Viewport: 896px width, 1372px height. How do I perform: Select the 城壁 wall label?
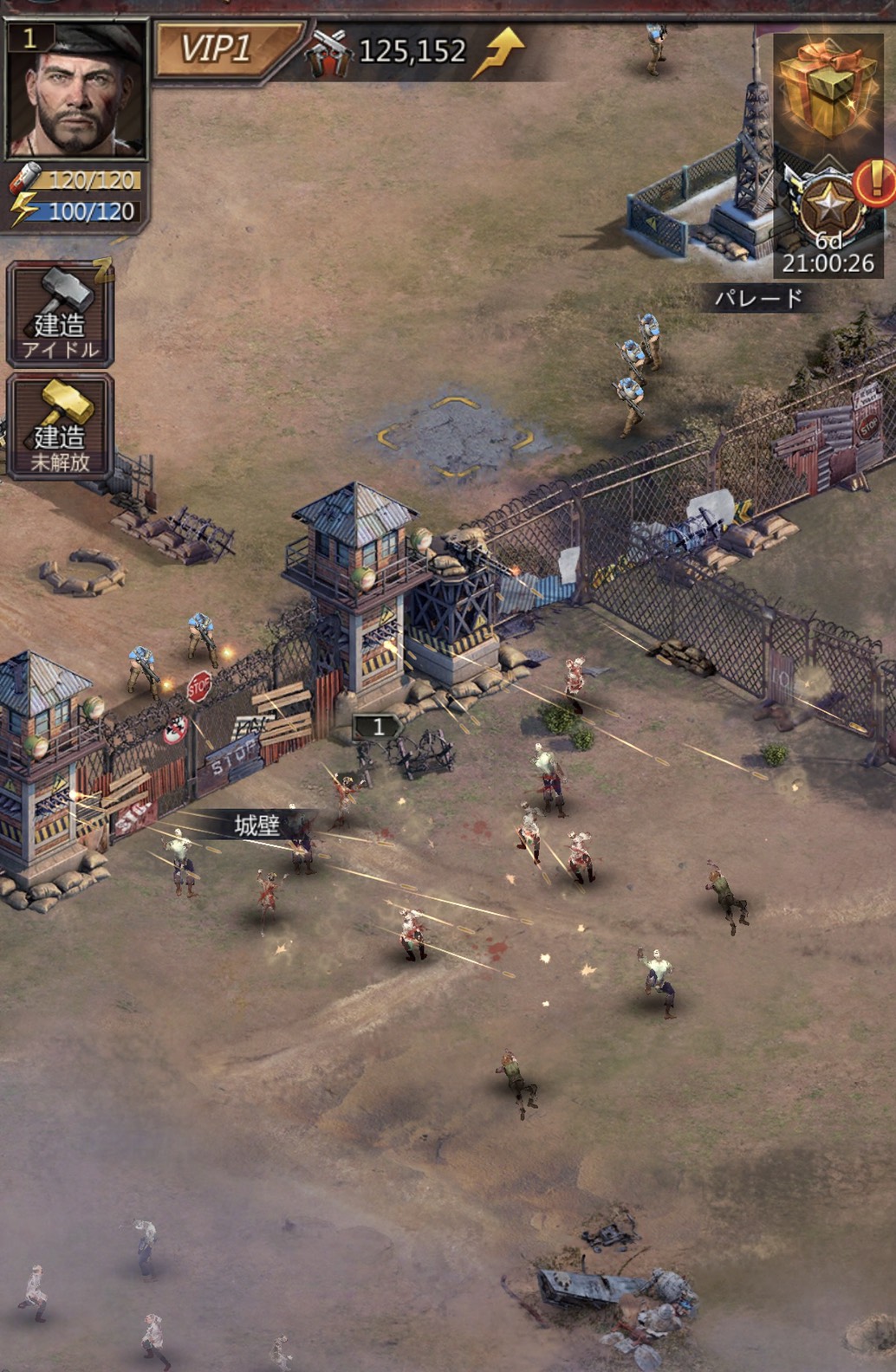[x=257, y=825]
